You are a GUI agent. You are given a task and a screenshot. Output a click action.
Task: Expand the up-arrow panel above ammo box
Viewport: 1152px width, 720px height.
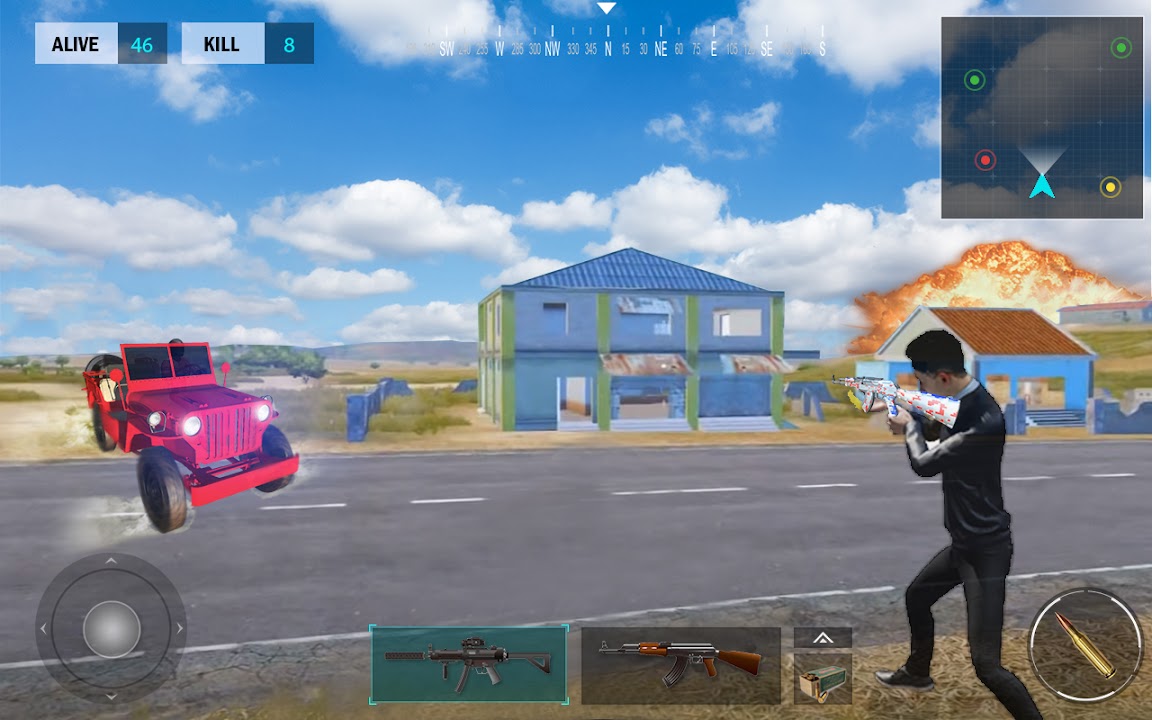pyautogui.click(x=823, y=637)
